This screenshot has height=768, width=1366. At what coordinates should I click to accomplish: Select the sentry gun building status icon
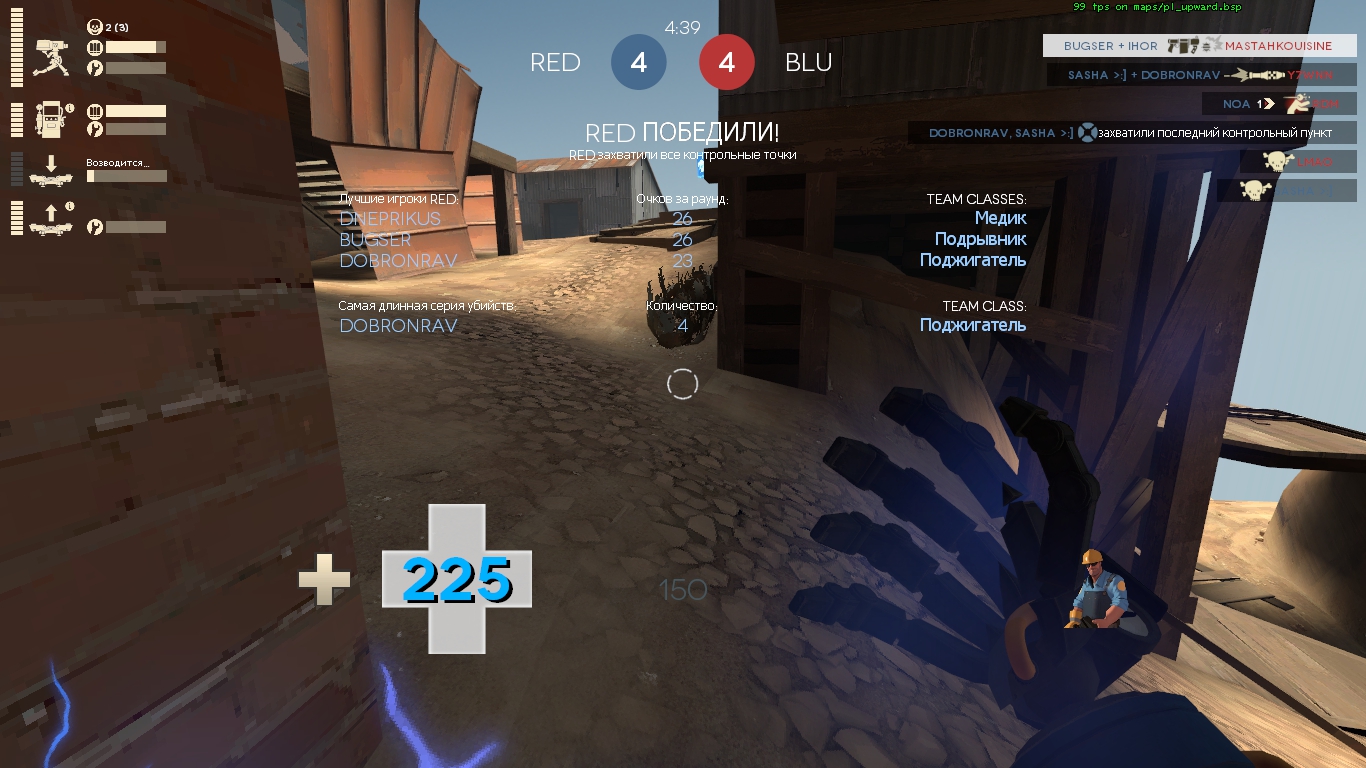[x=50, y=59]
